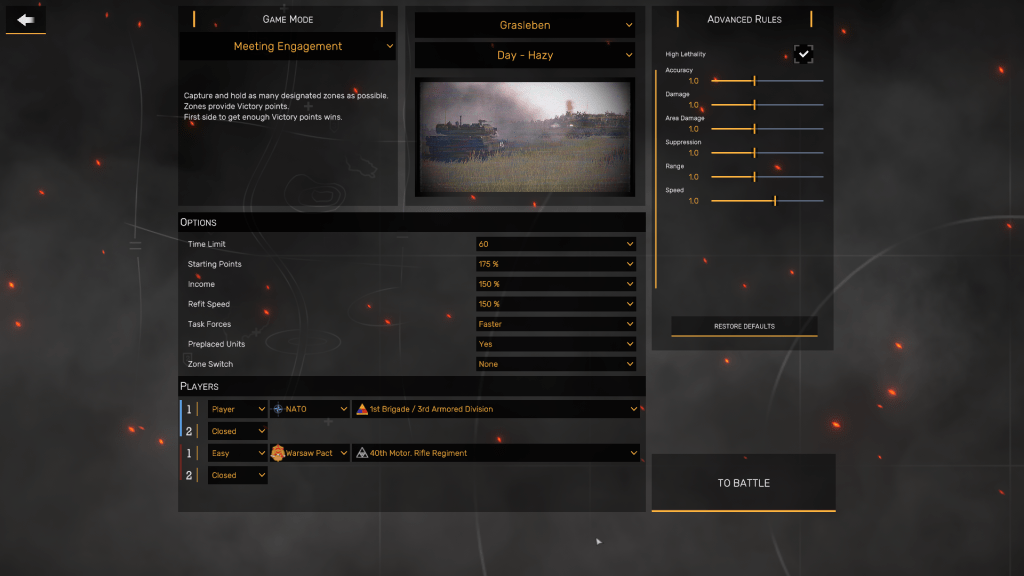This screenshot has height=576, width=1024.
Task: Open the Time Limit dropdown
Action: click(556, 244)
